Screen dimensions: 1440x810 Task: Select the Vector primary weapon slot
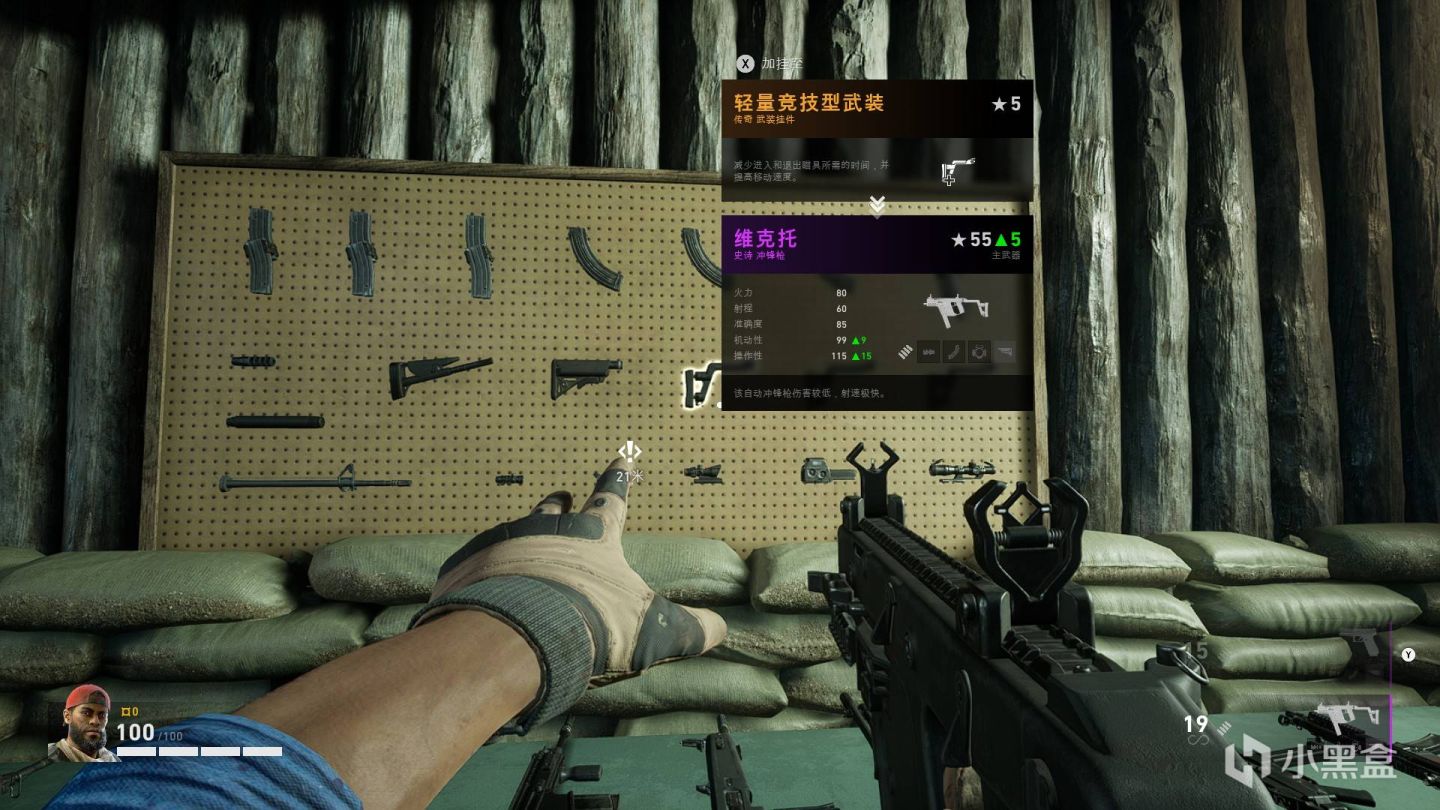1338,717
